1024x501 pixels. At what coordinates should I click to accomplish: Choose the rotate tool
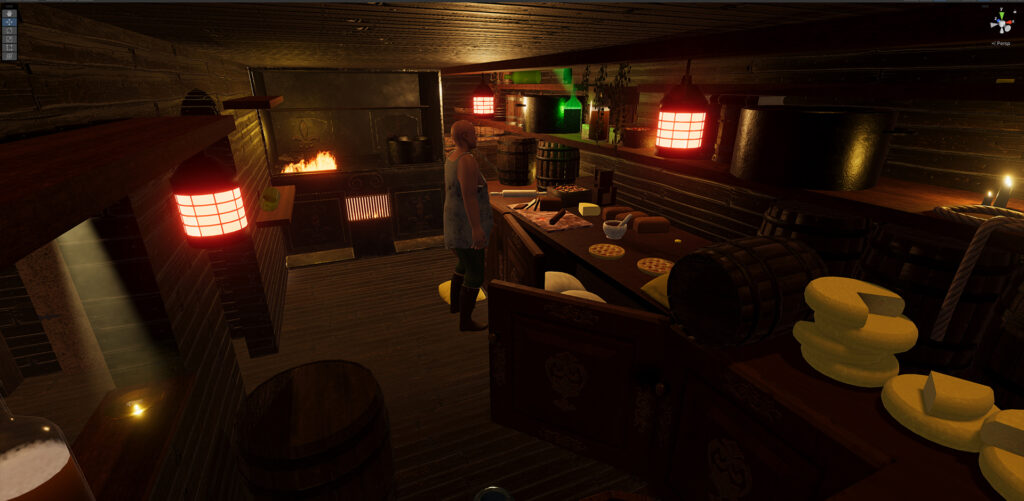[x=9, y=30]
